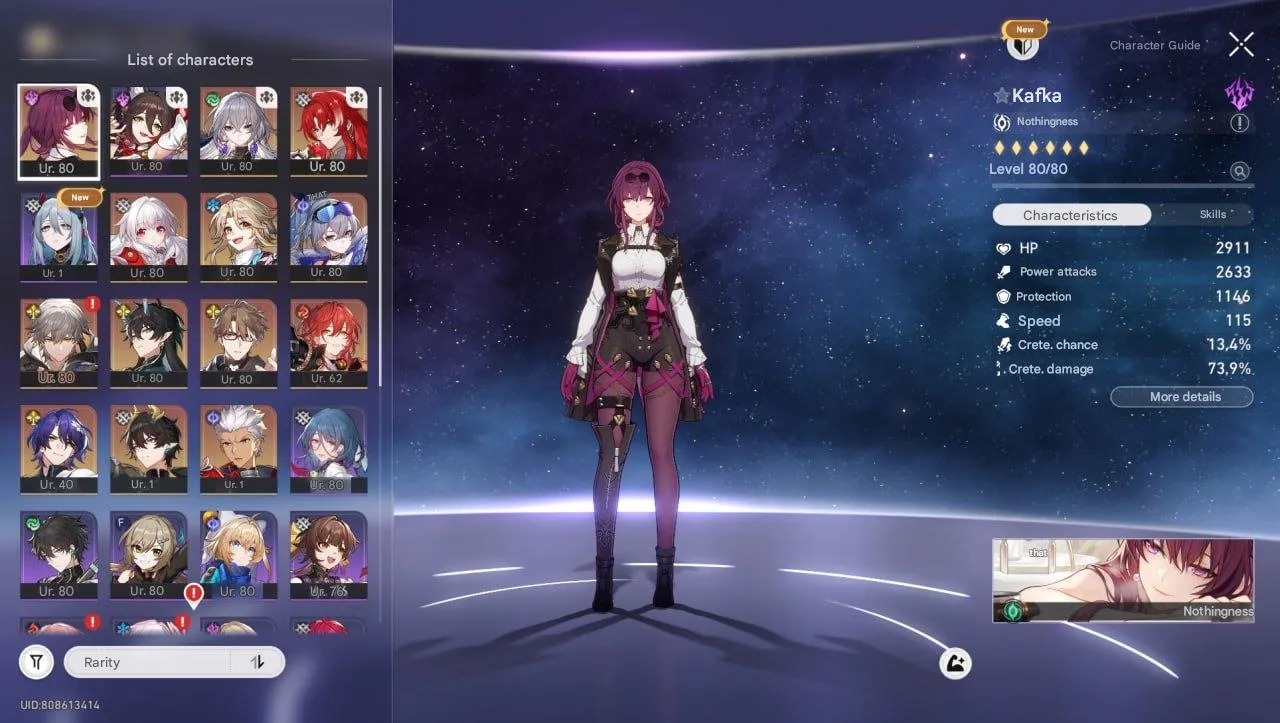This screenshot has height=723, width=1280.
Task: Open the character preview card at bottom right
Action: [x=1122, y=581]
